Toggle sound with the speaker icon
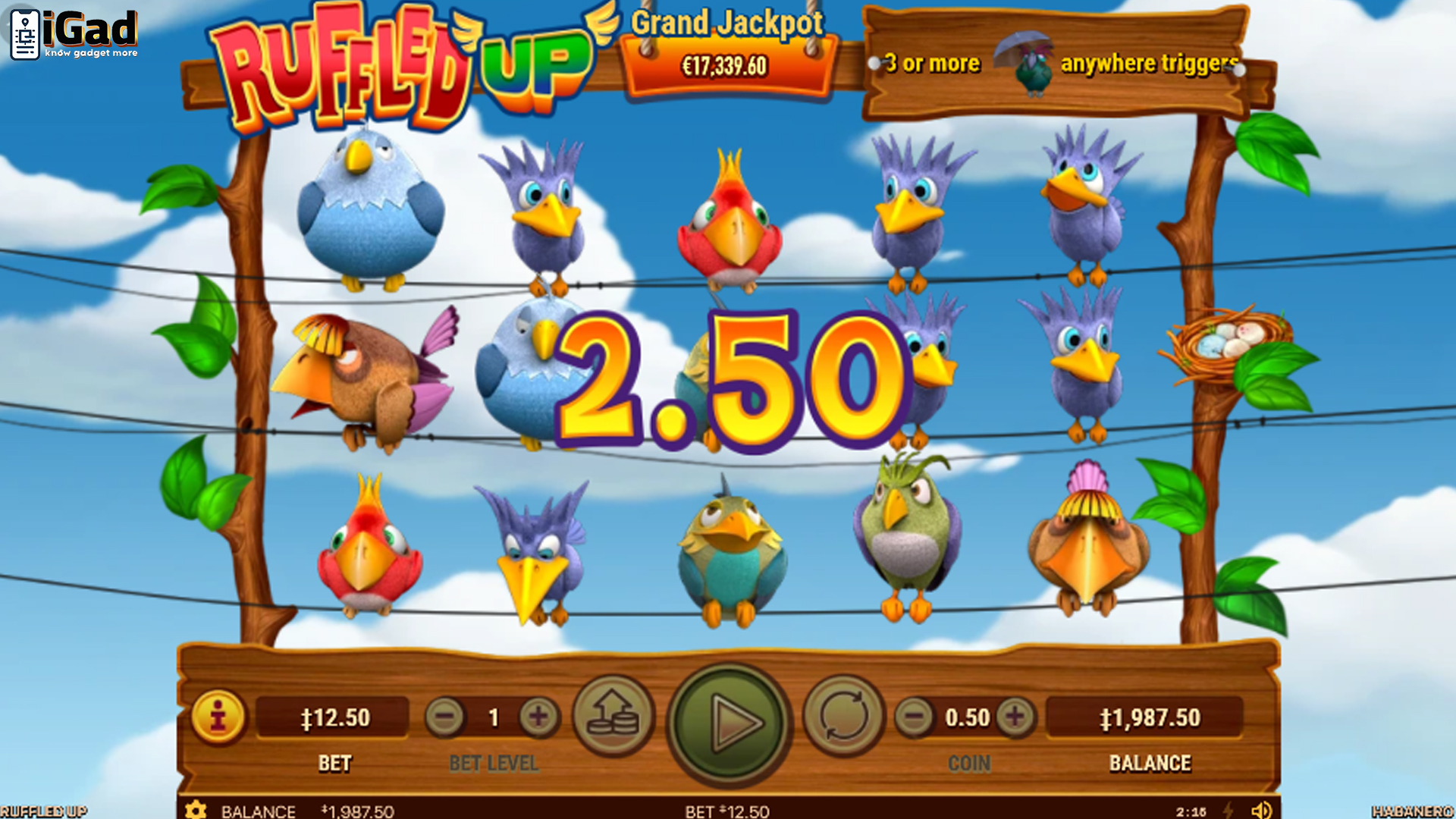The width and height of the screenshot is (1456, 819). (x=1261, y=810)
